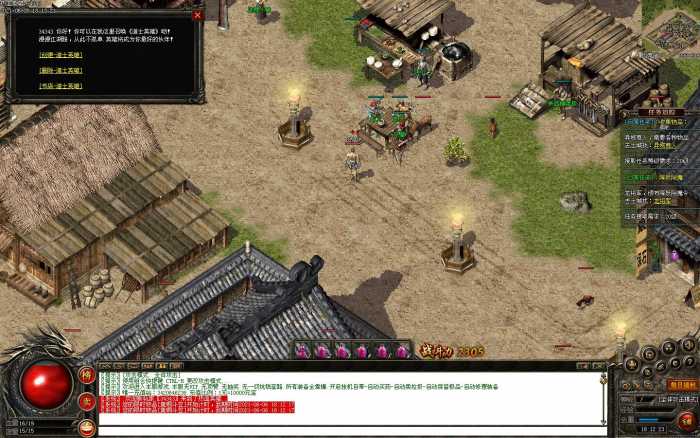Open the minimap in the corner
Viewport: 700px width, 438px height.
coord(672,30)
